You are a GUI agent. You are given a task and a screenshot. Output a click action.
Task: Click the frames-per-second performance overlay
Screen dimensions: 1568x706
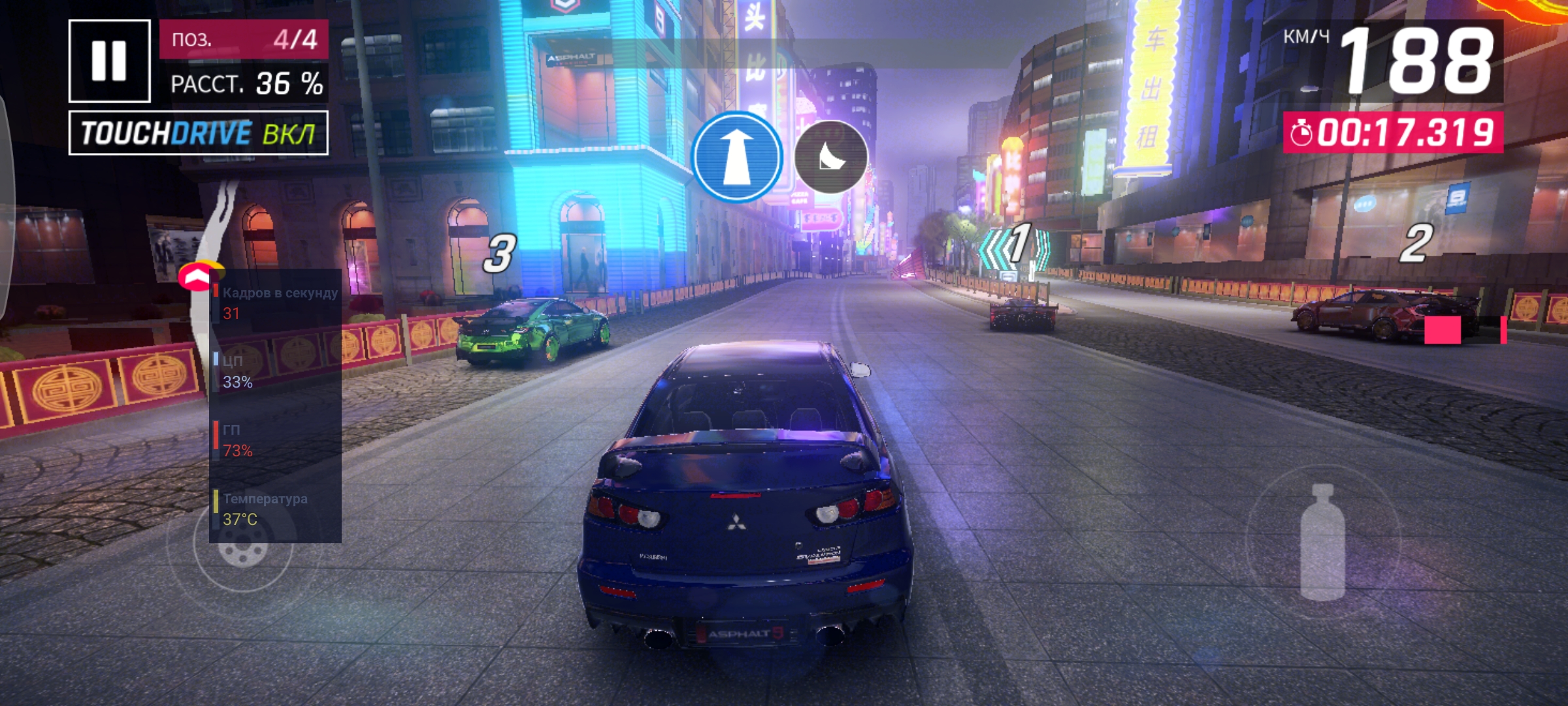click(275, 303)
